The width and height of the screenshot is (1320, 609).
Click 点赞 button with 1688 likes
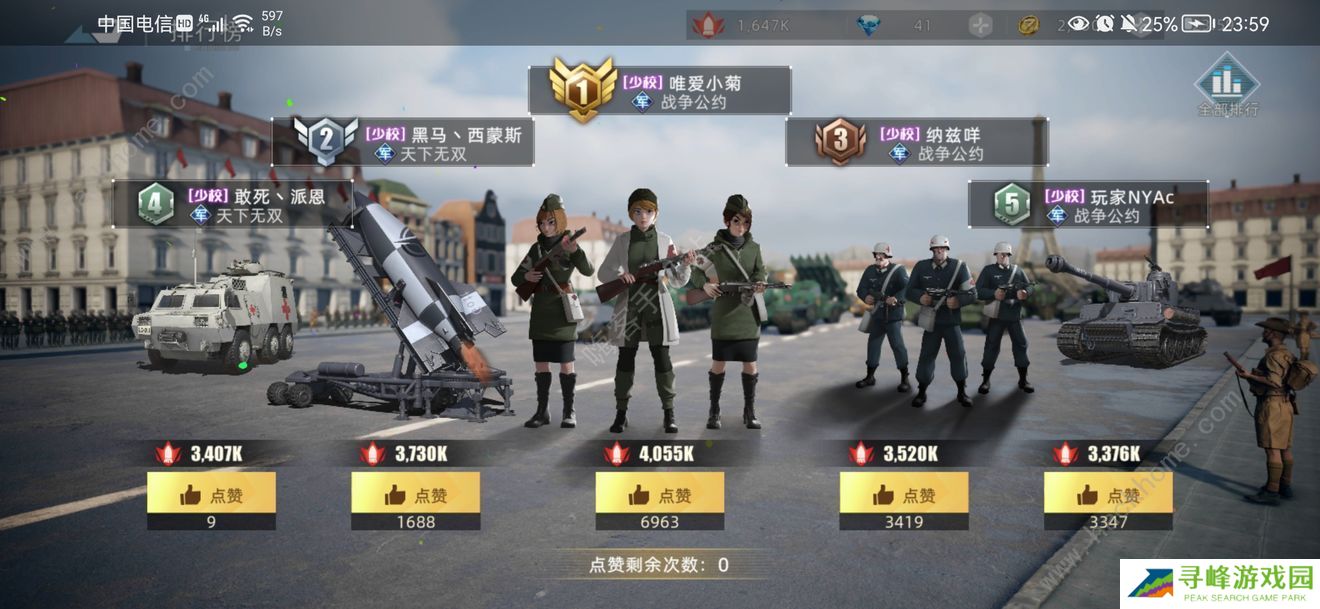click(415, 494)
